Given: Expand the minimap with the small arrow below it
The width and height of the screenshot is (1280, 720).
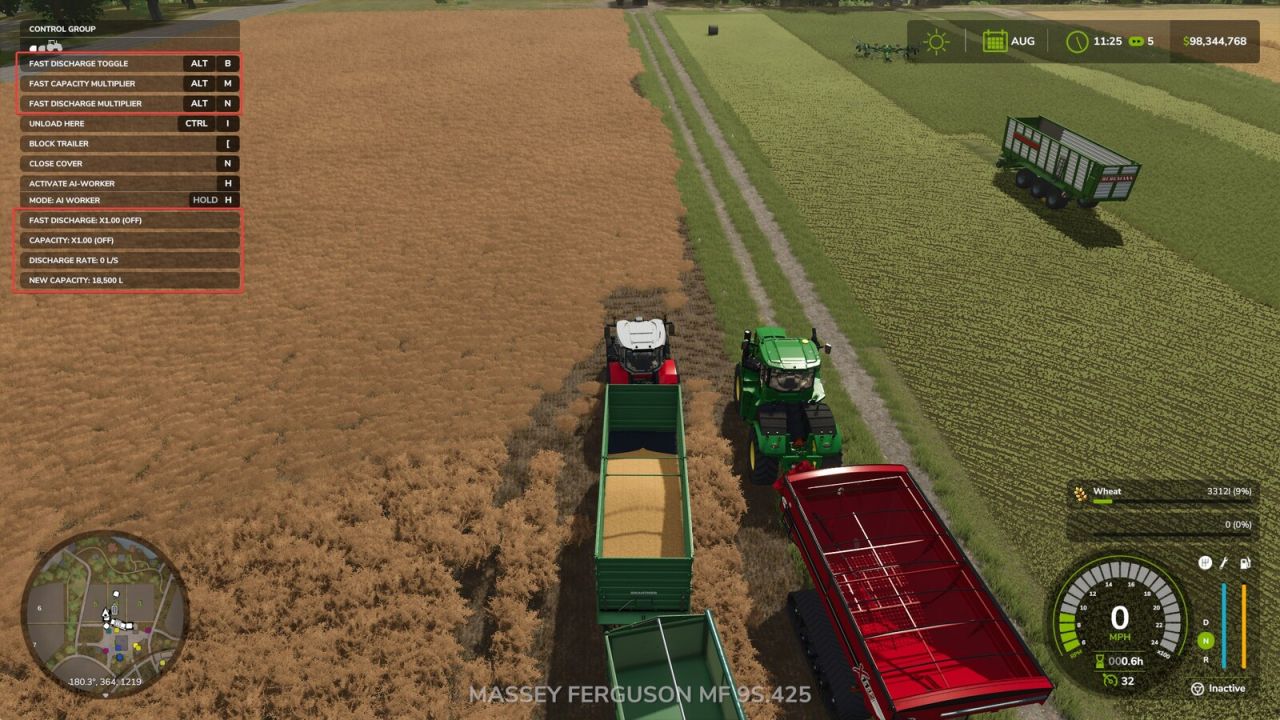Looking at the screenshot, I should [106, 694].
